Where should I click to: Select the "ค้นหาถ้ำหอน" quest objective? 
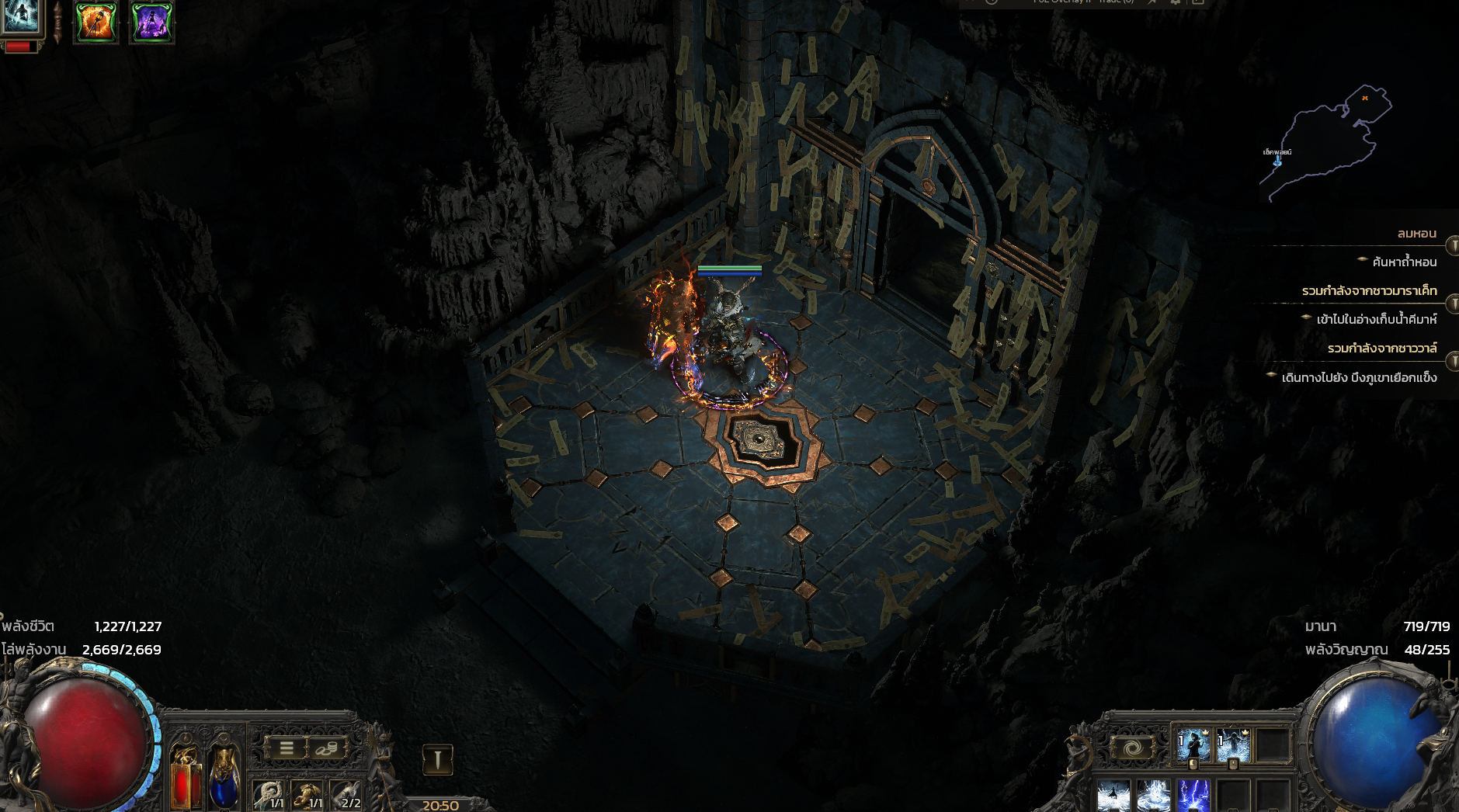pyautogui.click(x=1404, y=262)
